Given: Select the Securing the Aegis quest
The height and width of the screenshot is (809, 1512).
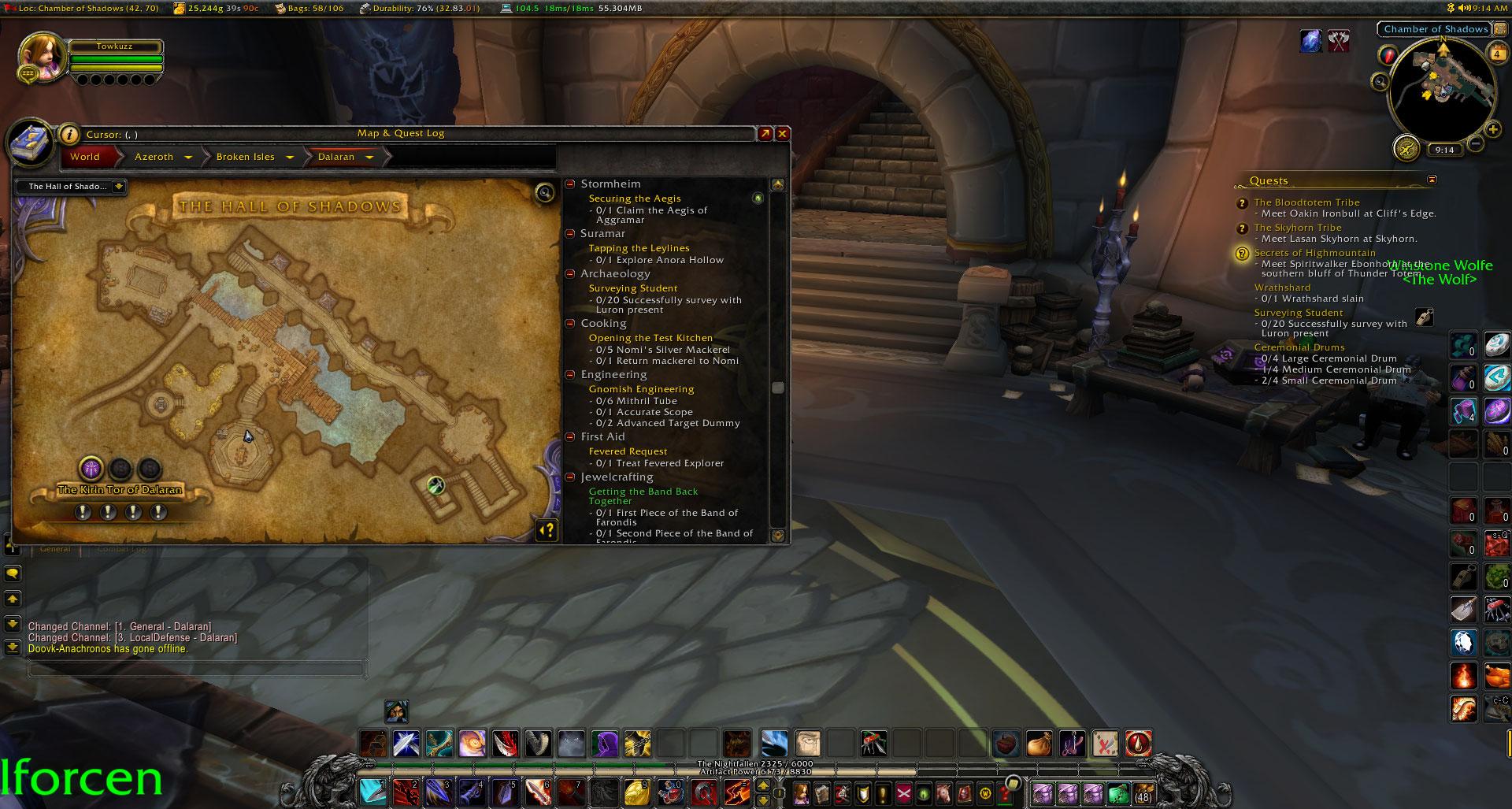Looking at the screenshot, I should pos(635,199).
